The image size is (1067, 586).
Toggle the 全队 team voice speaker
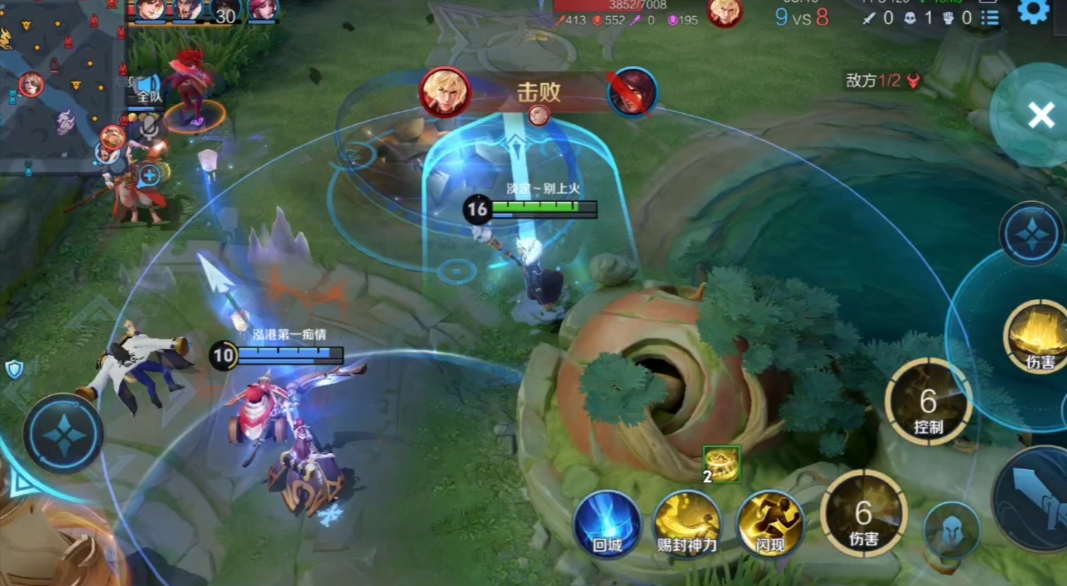(149, 88)
